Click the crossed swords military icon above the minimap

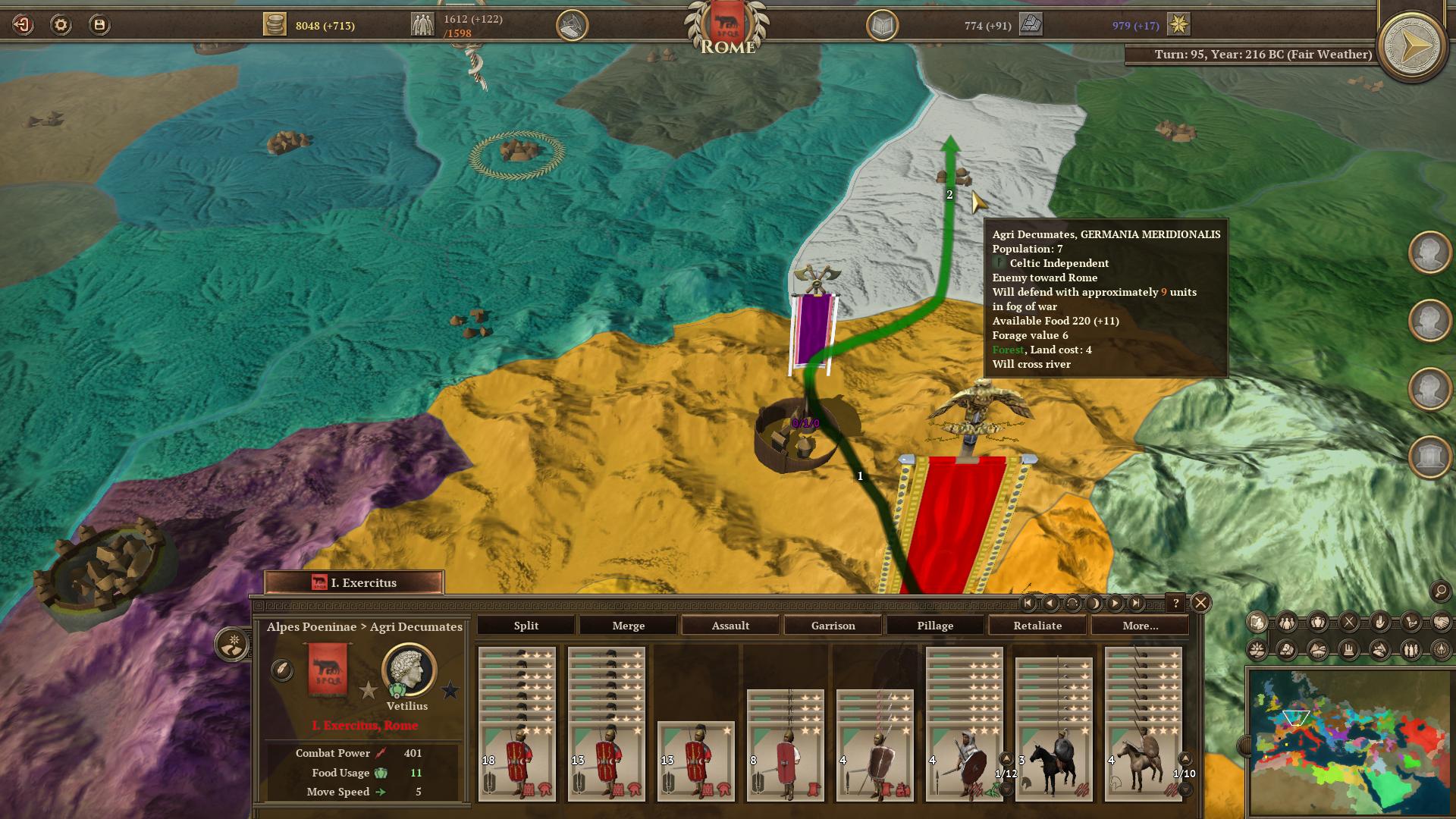1349,623
